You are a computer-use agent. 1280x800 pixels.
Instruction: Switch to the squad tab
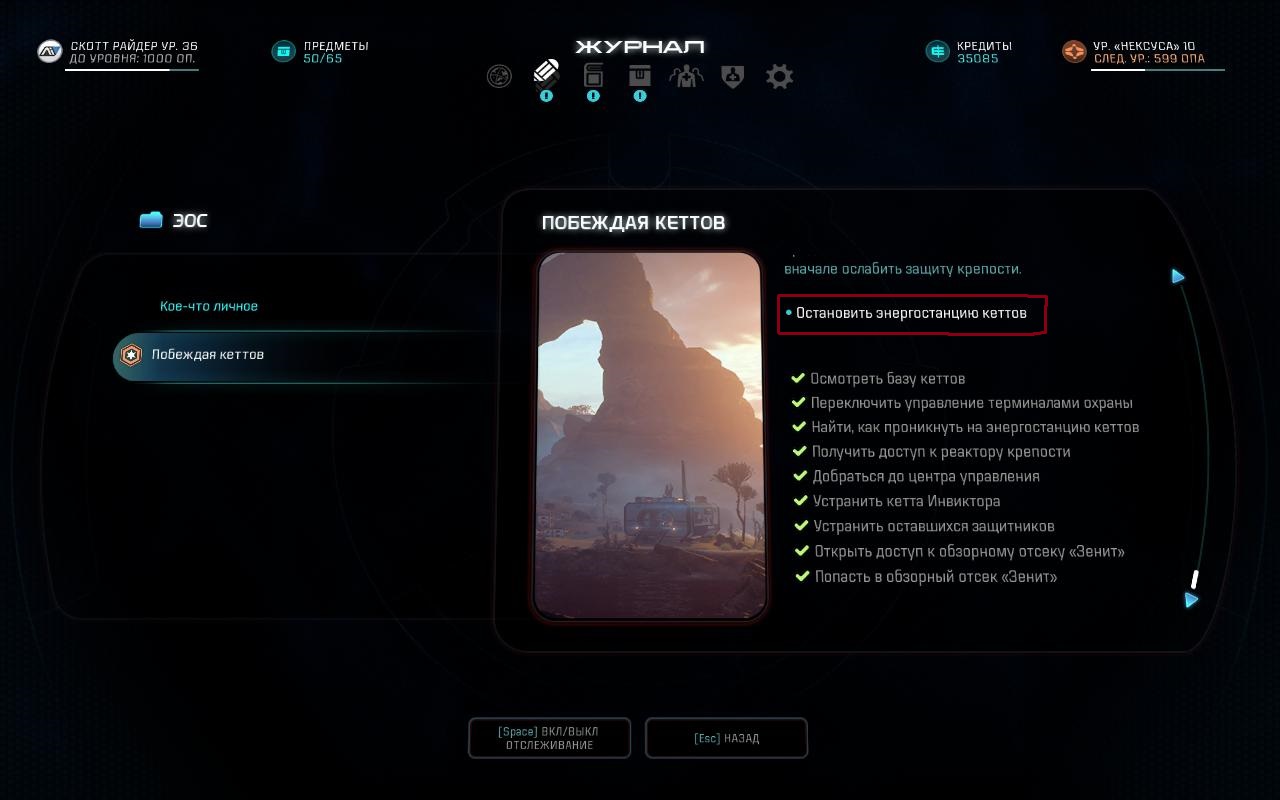point(686,76)
